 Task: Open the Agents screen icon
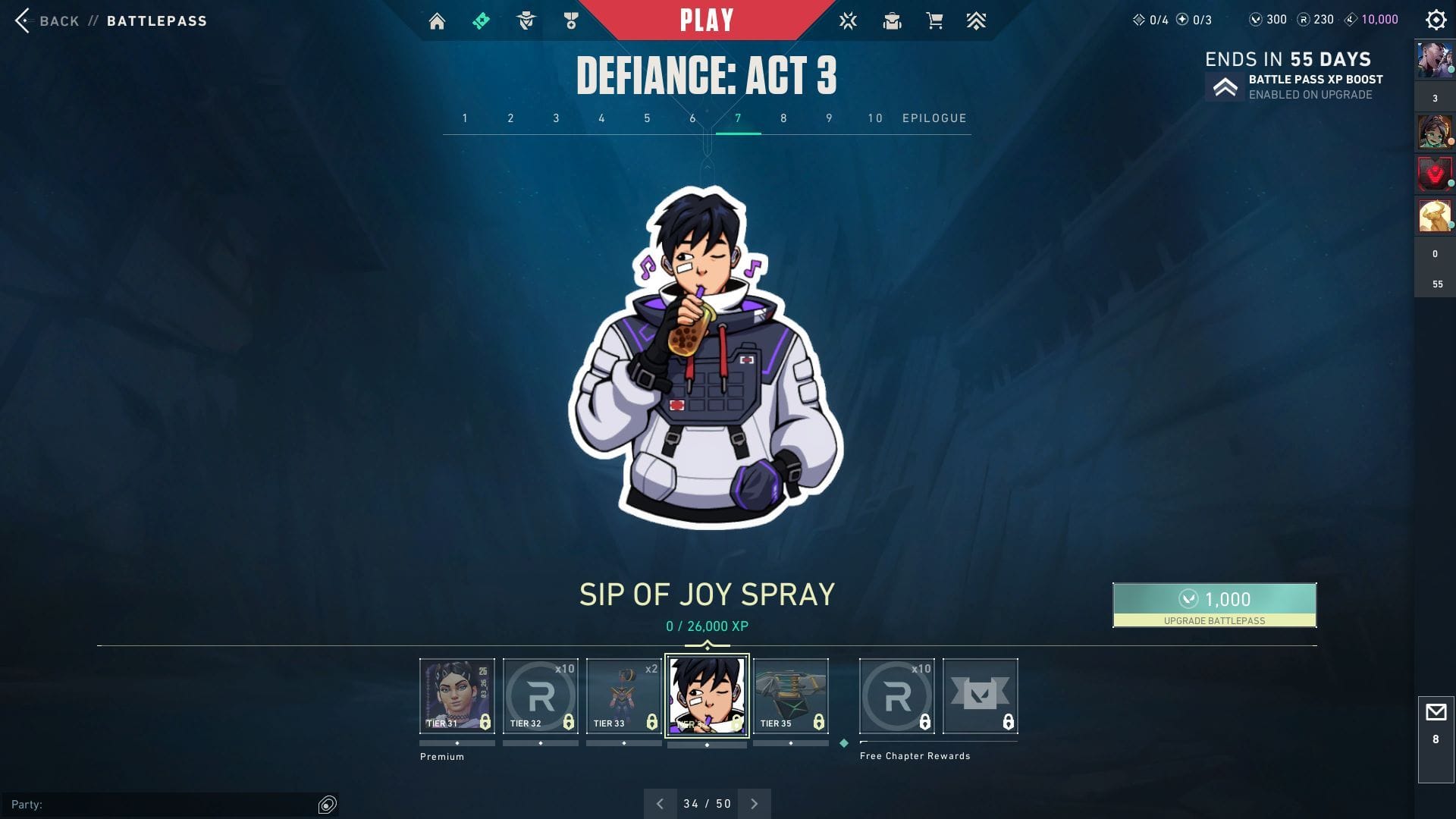pyautogui.click(x=526, y=20)
